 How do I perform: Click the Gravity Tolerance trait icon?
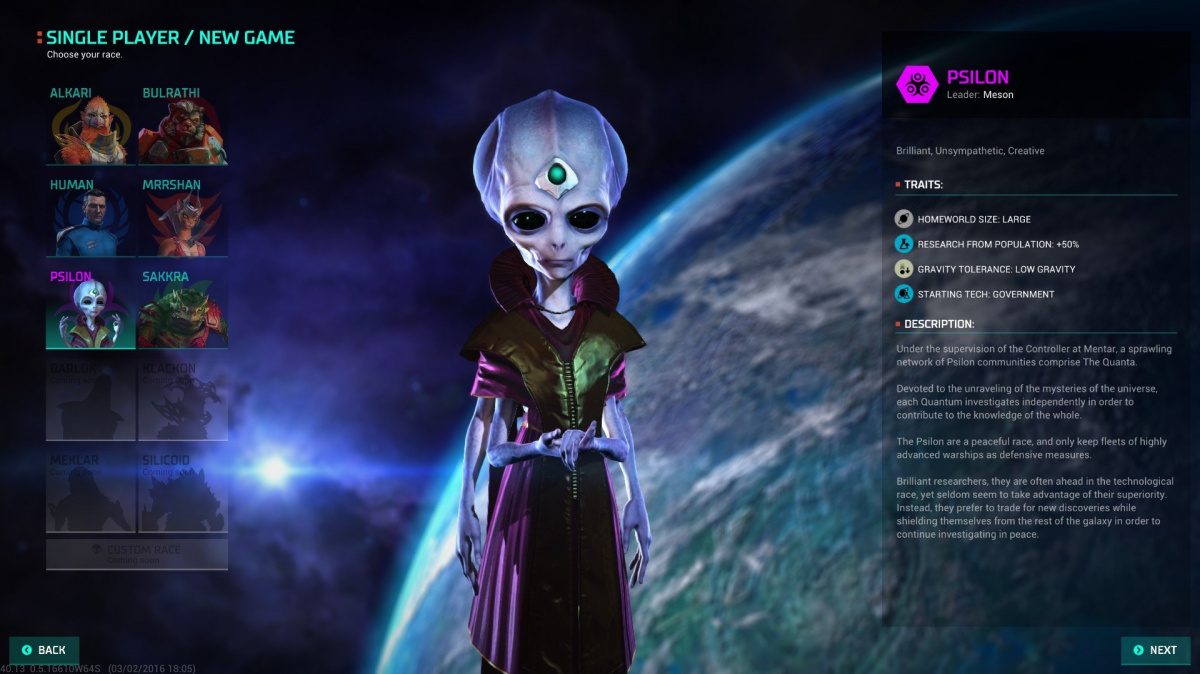coord(903,269)
